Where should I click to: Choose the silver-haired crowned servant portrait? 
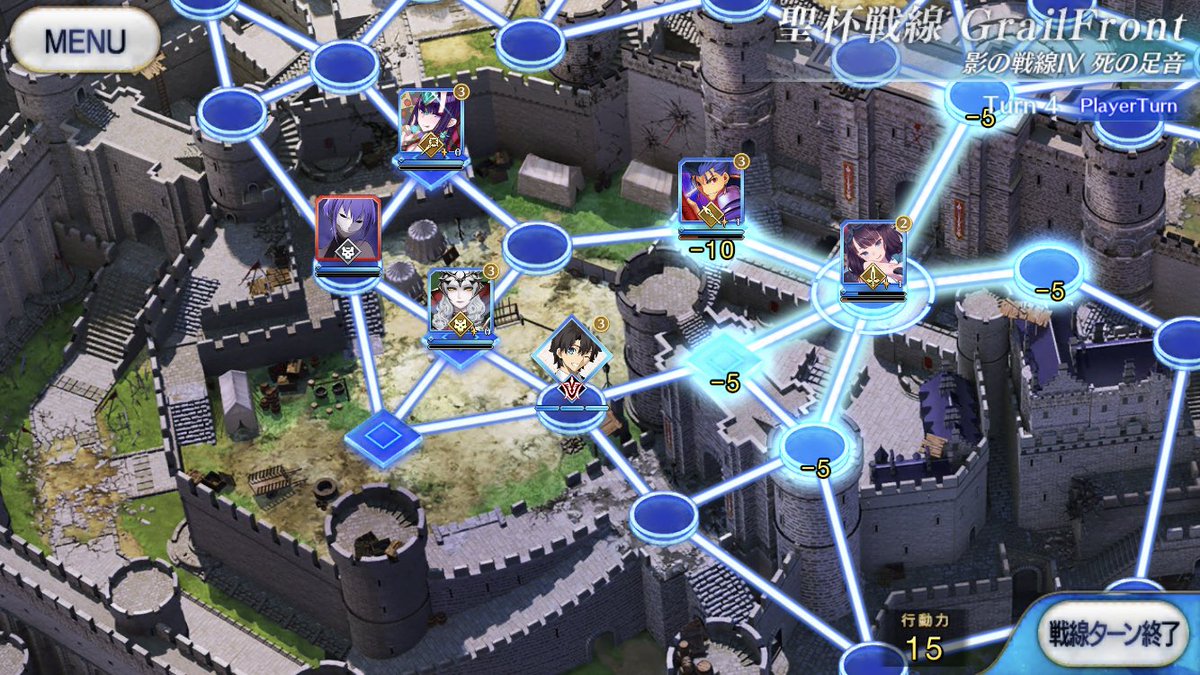[x=460, y=302]
